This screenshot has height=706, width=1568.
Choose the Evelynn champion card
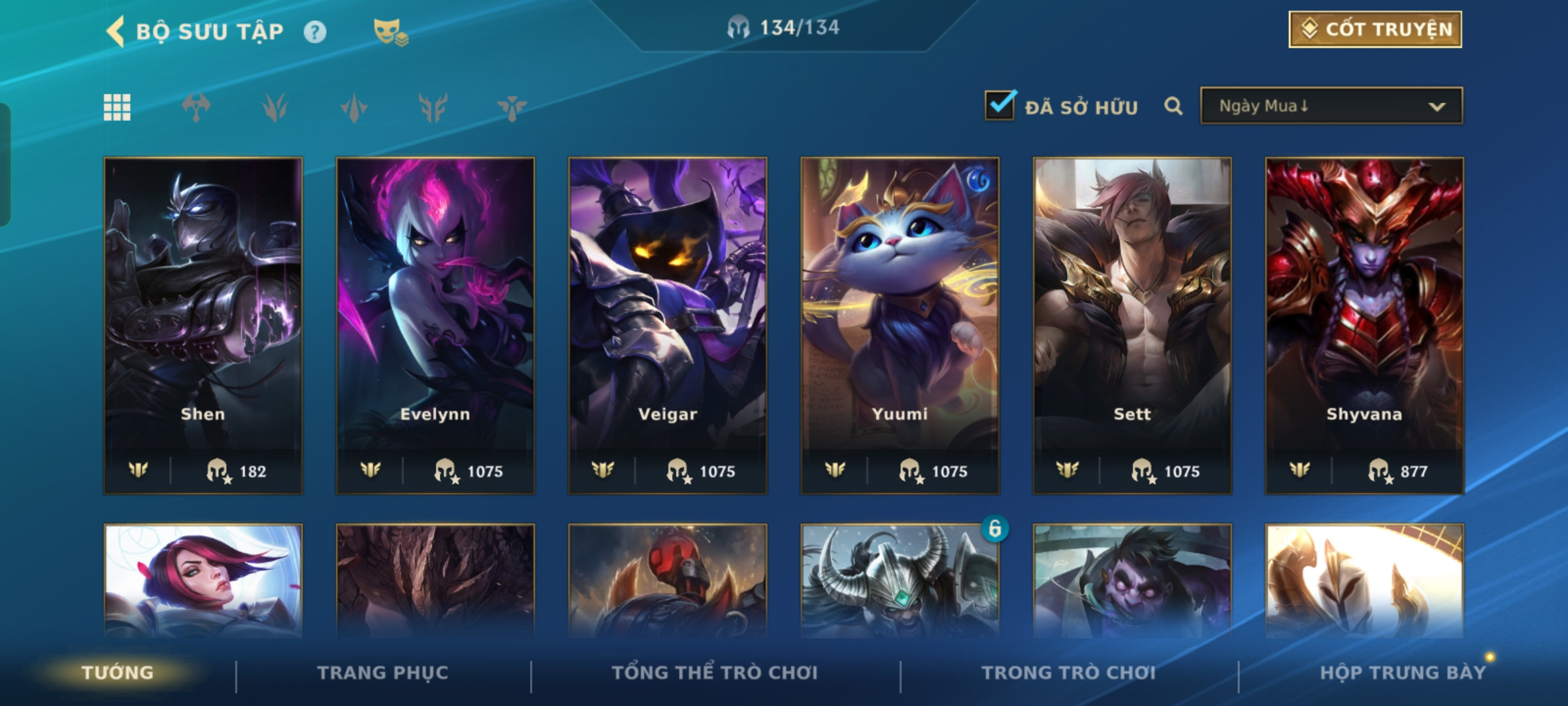pos(435,325)
